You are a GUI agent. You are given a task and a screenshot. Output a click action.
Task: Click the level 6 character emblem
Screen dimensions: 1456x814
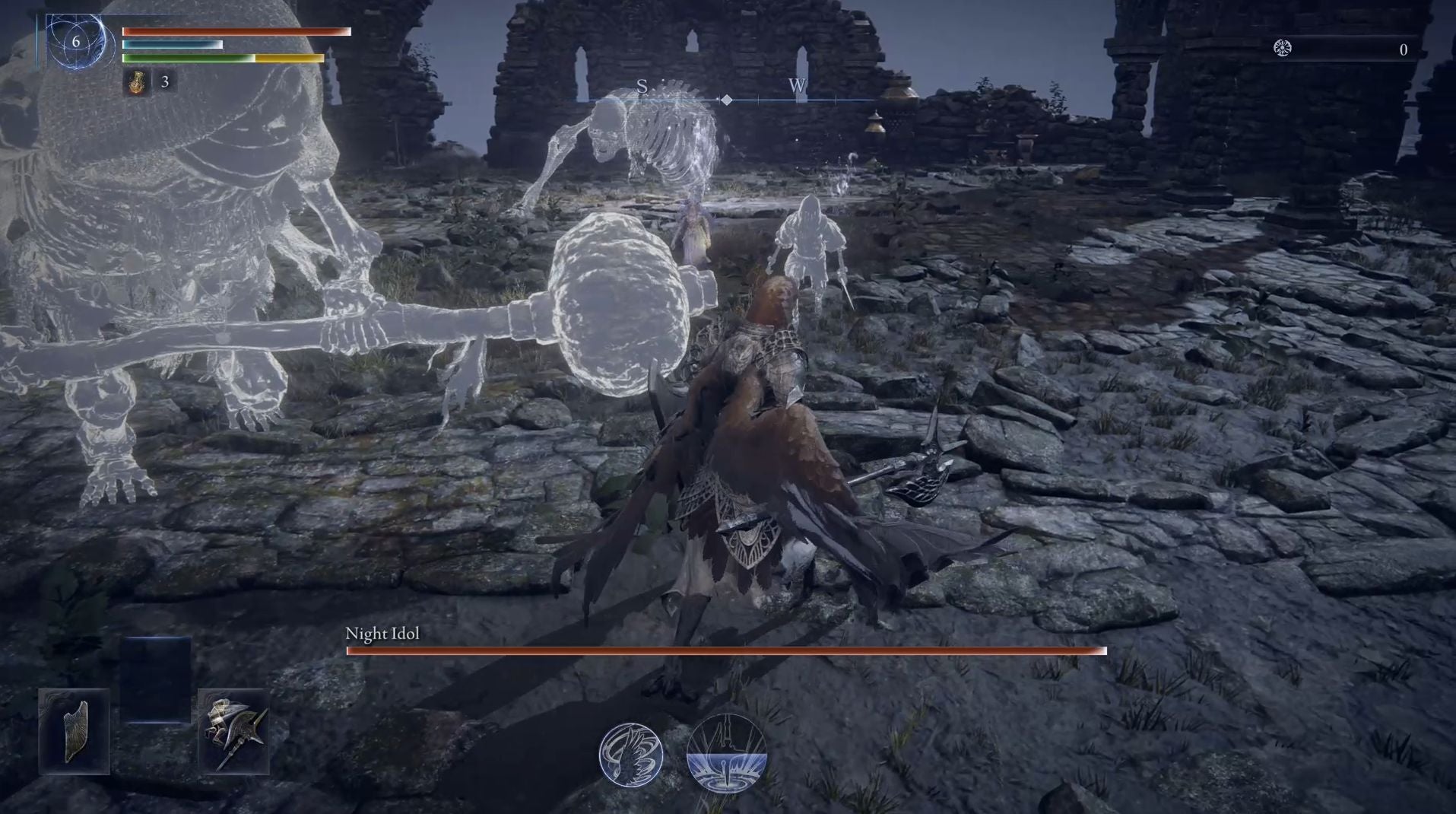click(76, 41)
